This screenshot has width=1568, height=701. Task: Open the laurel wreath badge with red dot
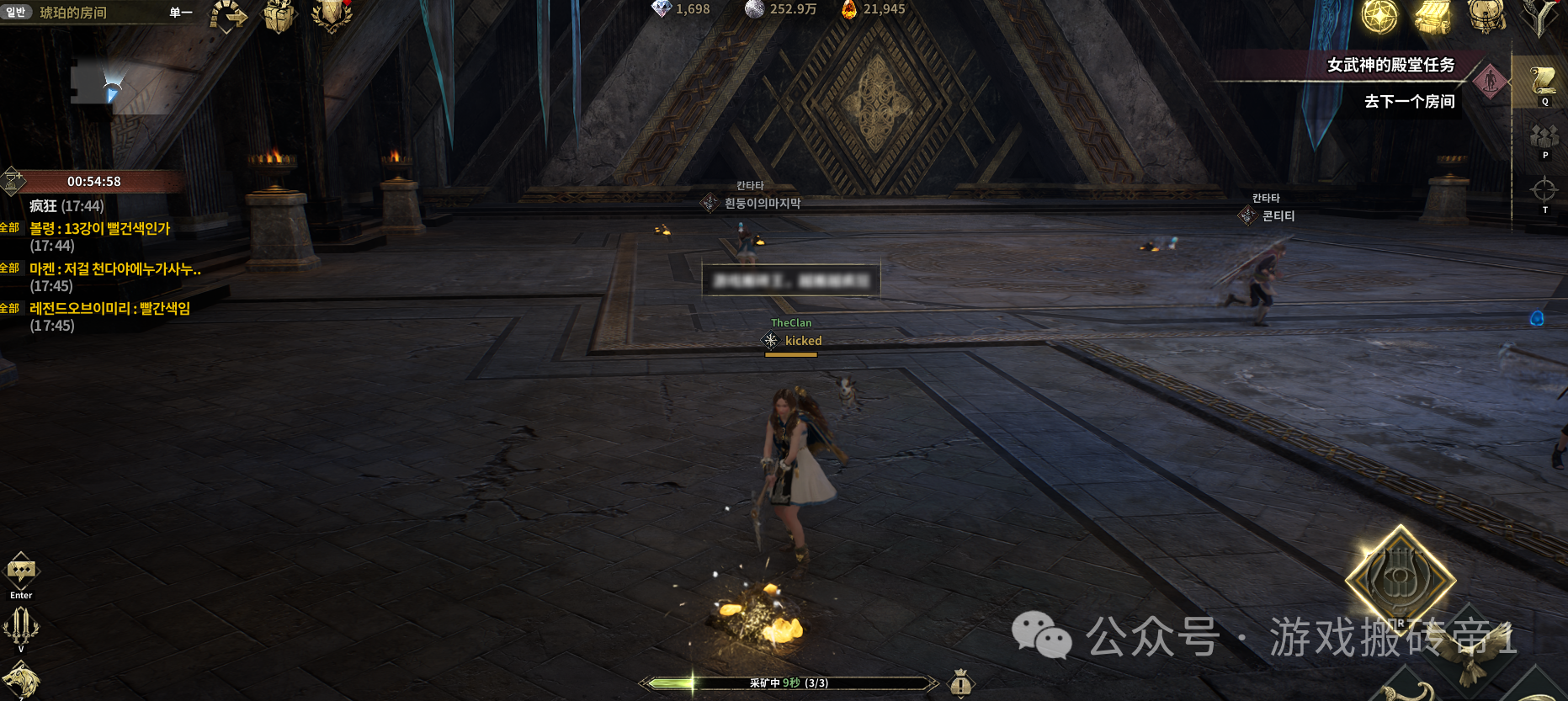point(332,16)
